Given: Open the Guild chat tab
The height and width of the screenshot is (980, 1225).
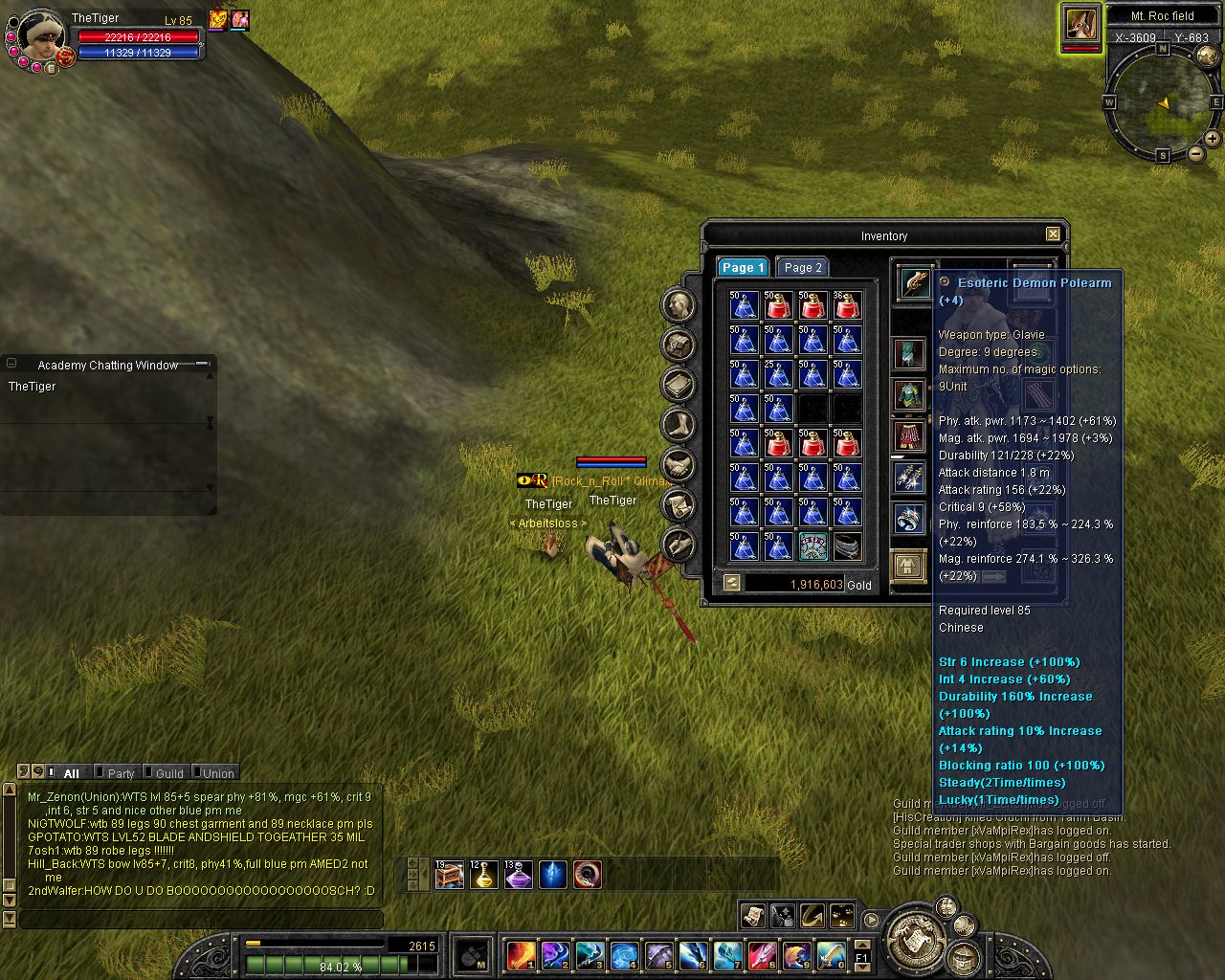Looking at the screenshot, I should point(168,773).
